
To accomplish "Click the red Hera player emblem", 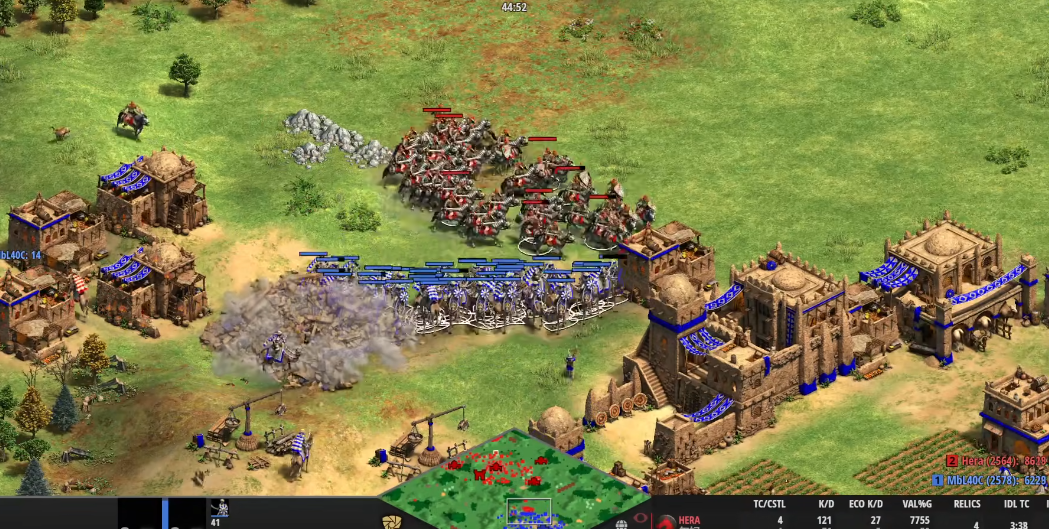I will [665, 521].
